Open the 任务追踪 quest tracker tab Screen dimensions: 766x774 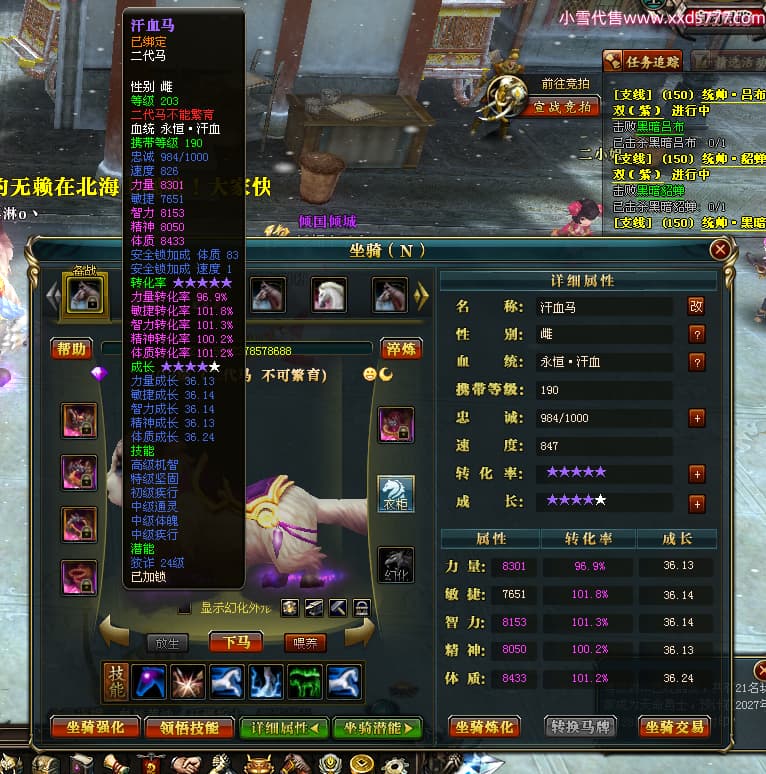(642, 62)
